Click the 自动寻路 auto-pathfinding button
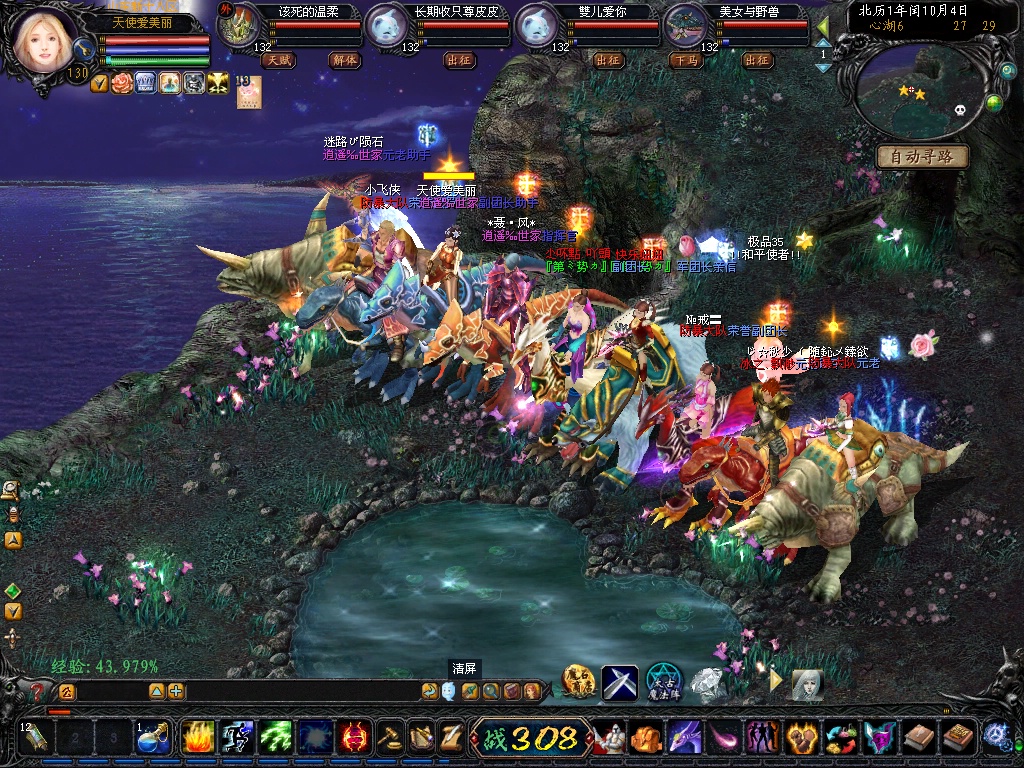This screenshot has width=1024, height=768. coord(922,157)
